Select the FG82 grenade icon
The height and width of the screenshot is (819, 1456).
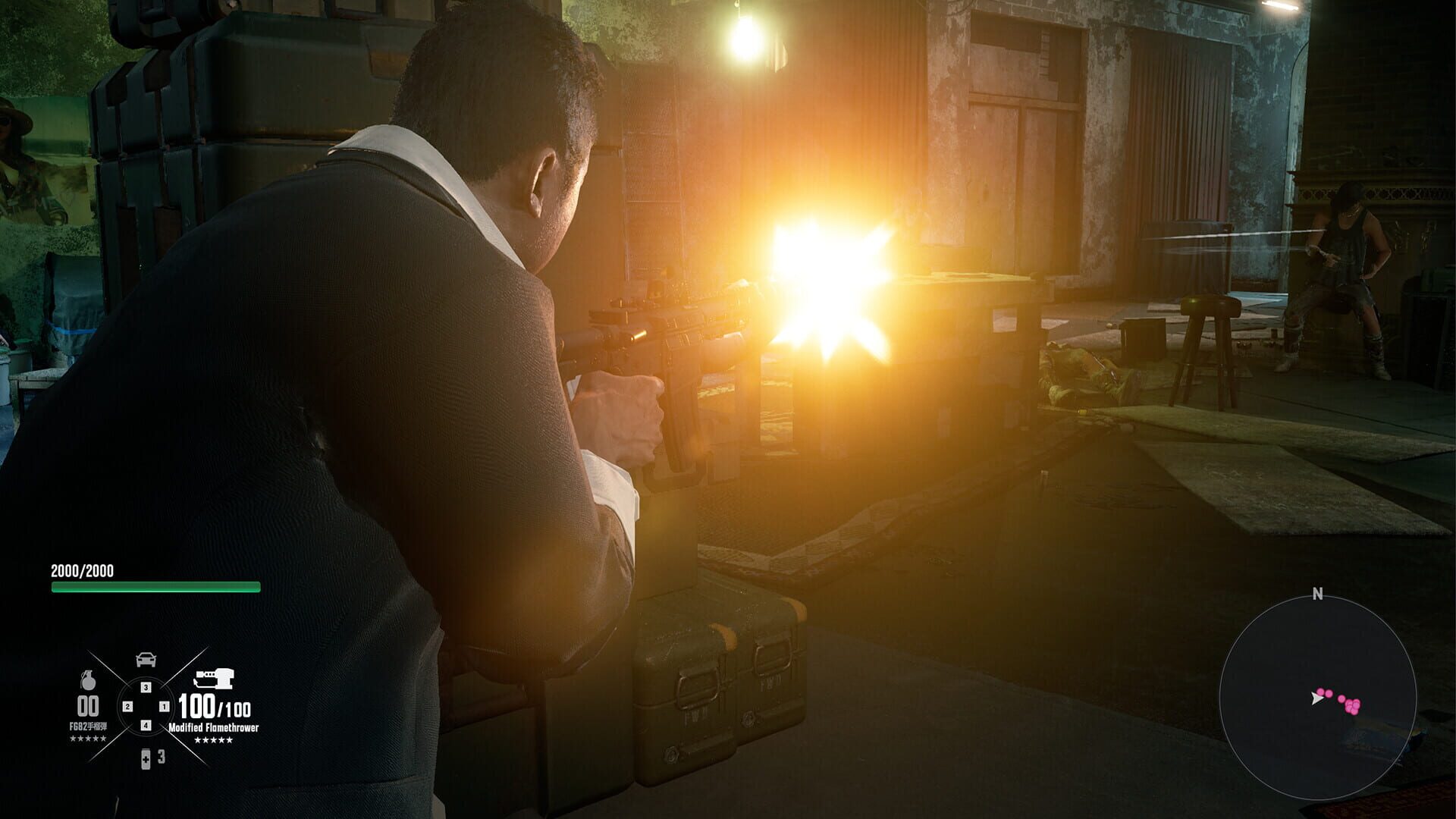click(x=88, y=681)
